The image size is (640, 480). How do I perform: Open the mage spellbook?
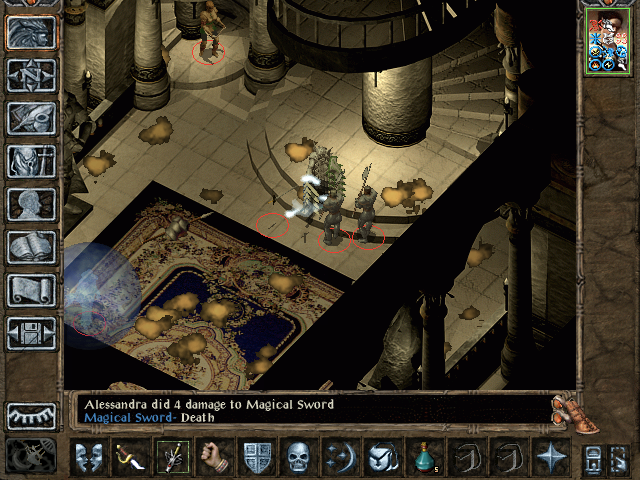click(32, 247)
